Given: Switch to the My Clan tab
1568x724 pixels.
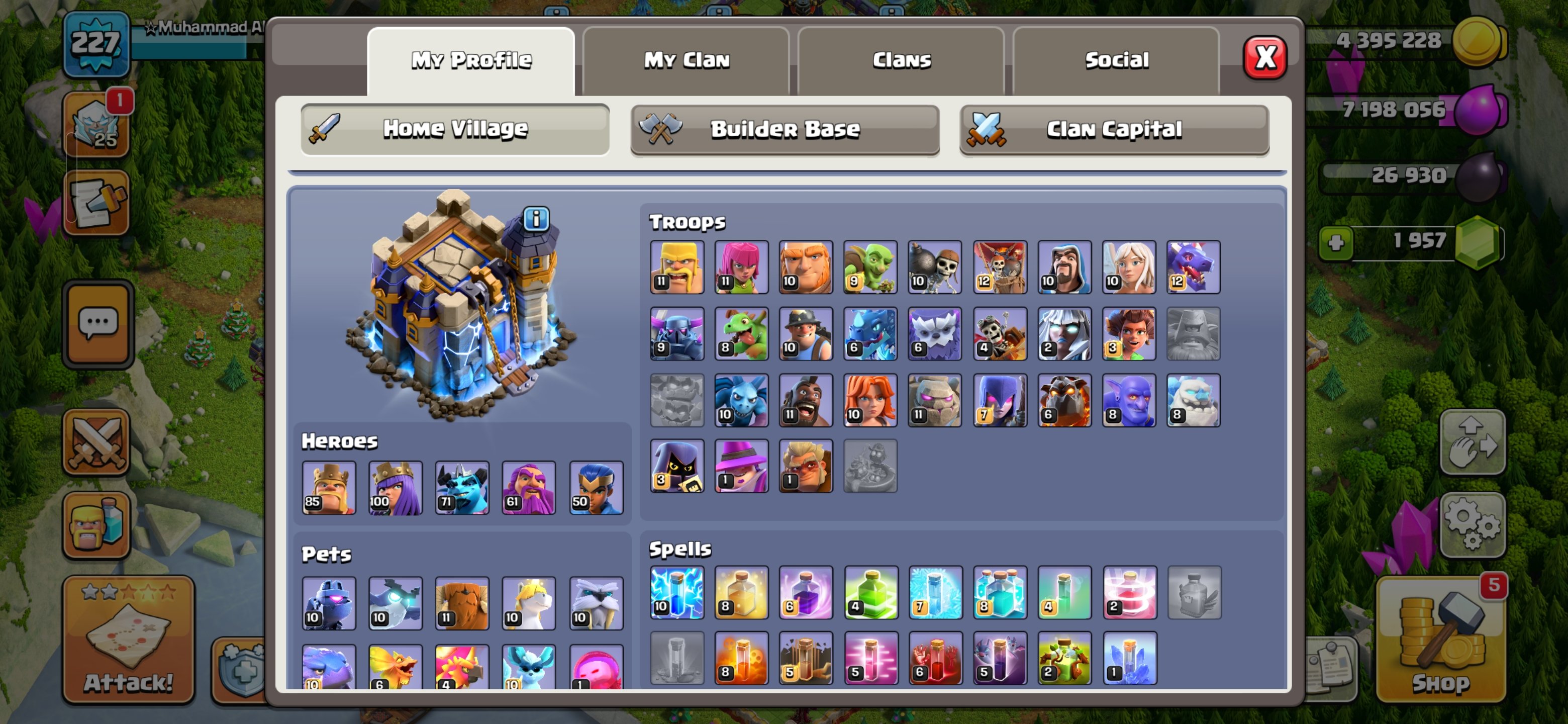Looking at the screenshot, I should 687,60.
